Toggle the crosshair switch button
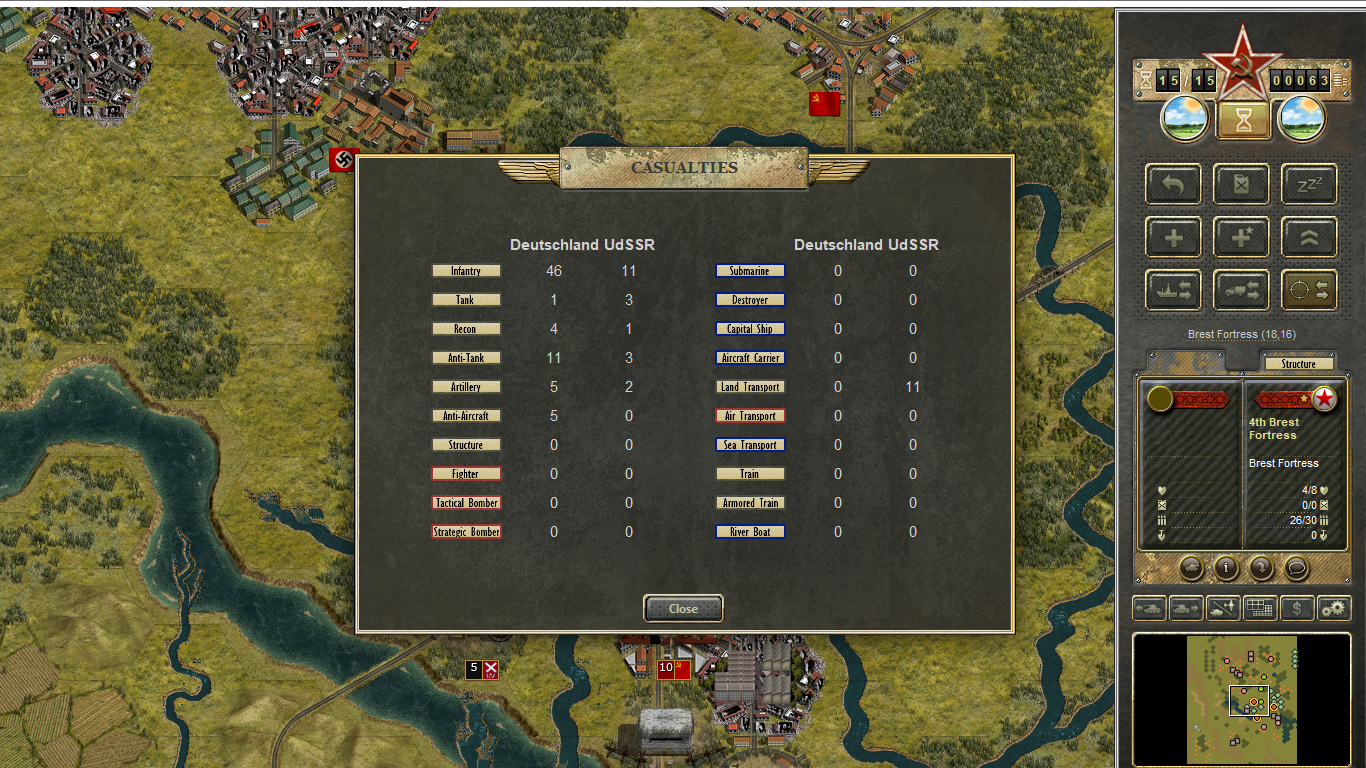The width and height of the screenshot is (1366, 768). click(1309, 290)
